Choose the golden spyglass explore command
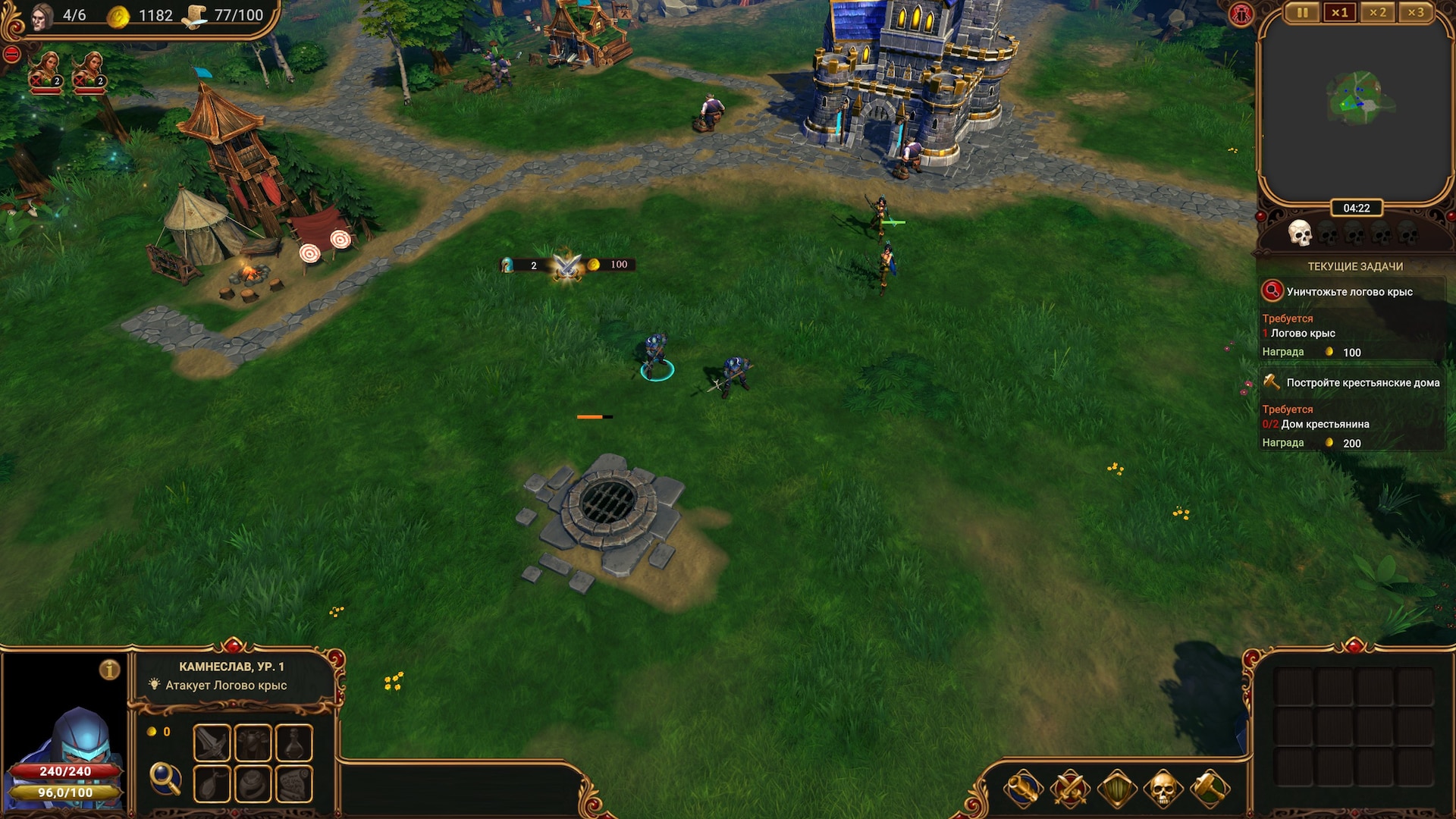The height and width of the screenshot is (819, 1456). pyautogui.click(x=1022, y=790)
